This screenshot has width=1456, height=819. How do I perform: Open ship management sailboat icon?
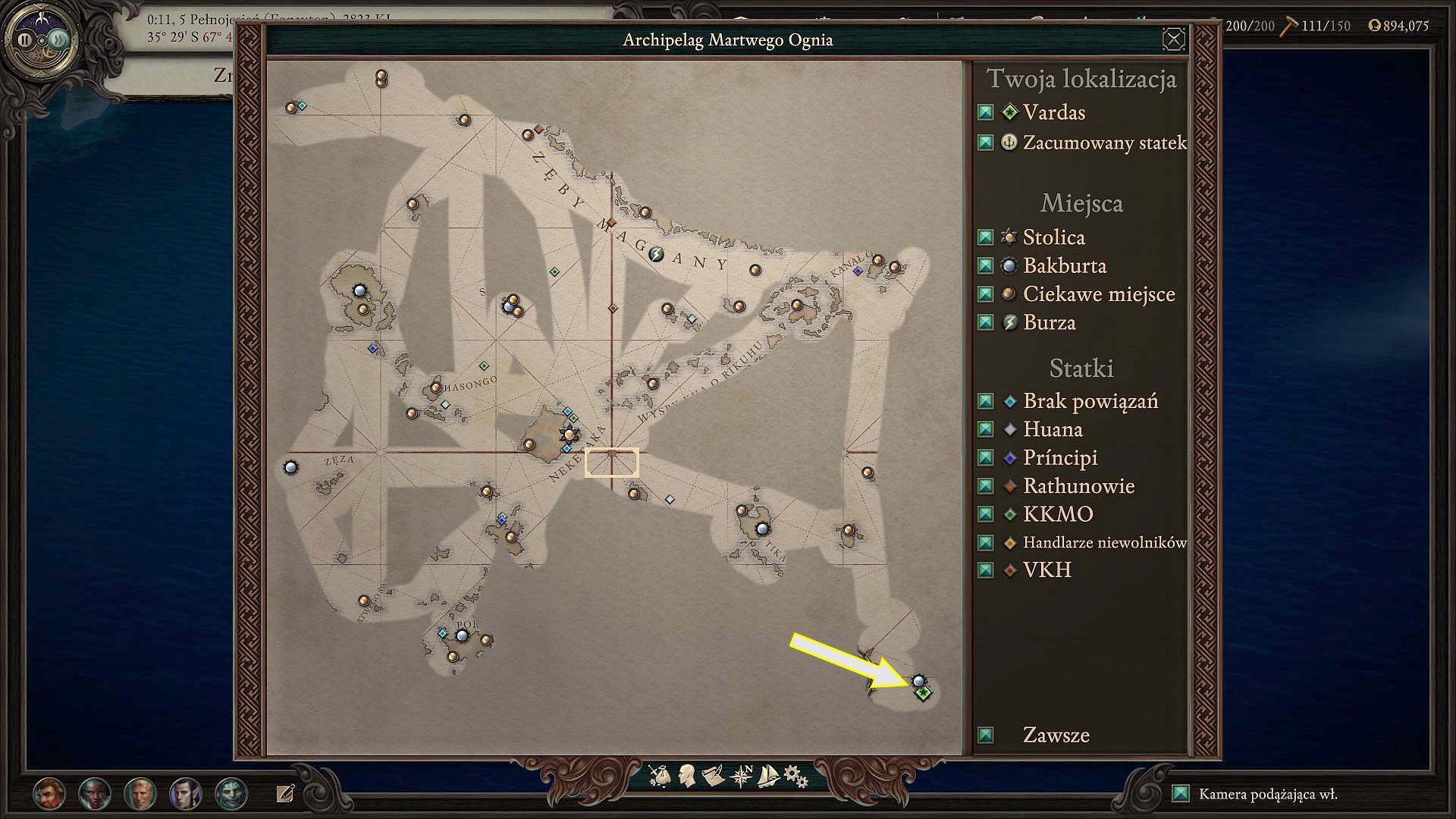point(768,776)
